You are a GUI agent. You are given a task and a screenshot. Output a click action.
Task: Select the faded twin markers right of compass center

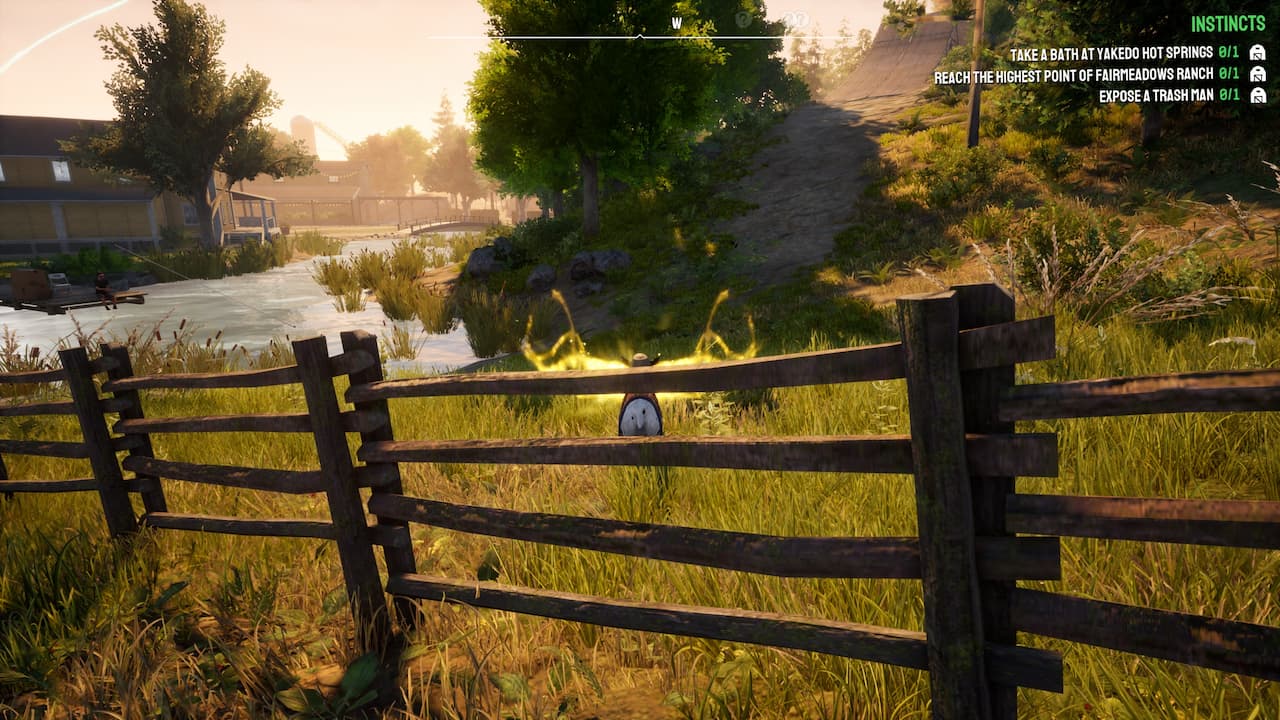pyautogui.click(x=796, y=20)
